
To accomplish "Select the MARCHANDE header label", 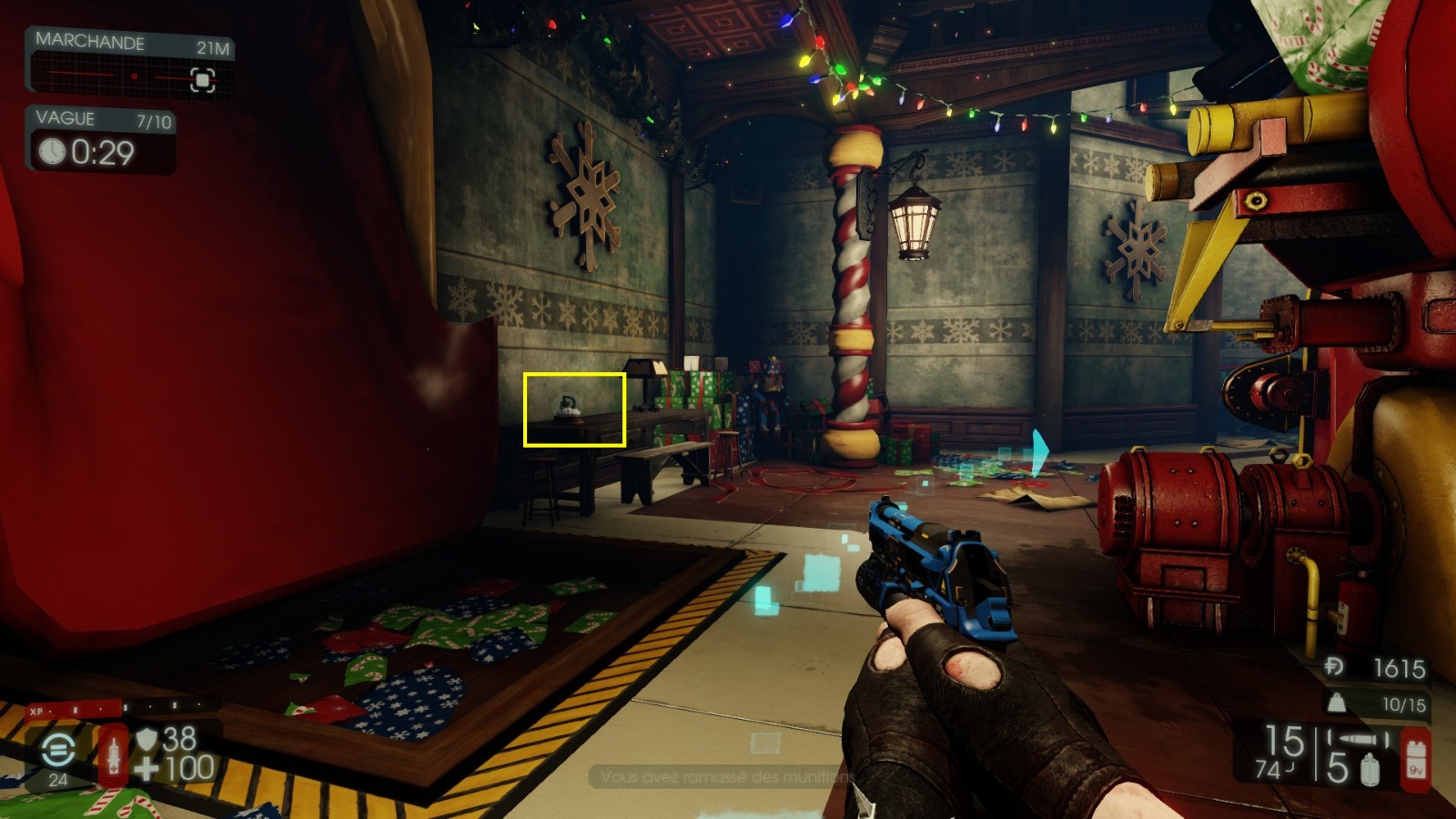I will pyautogui.click(x=90, y=41).
